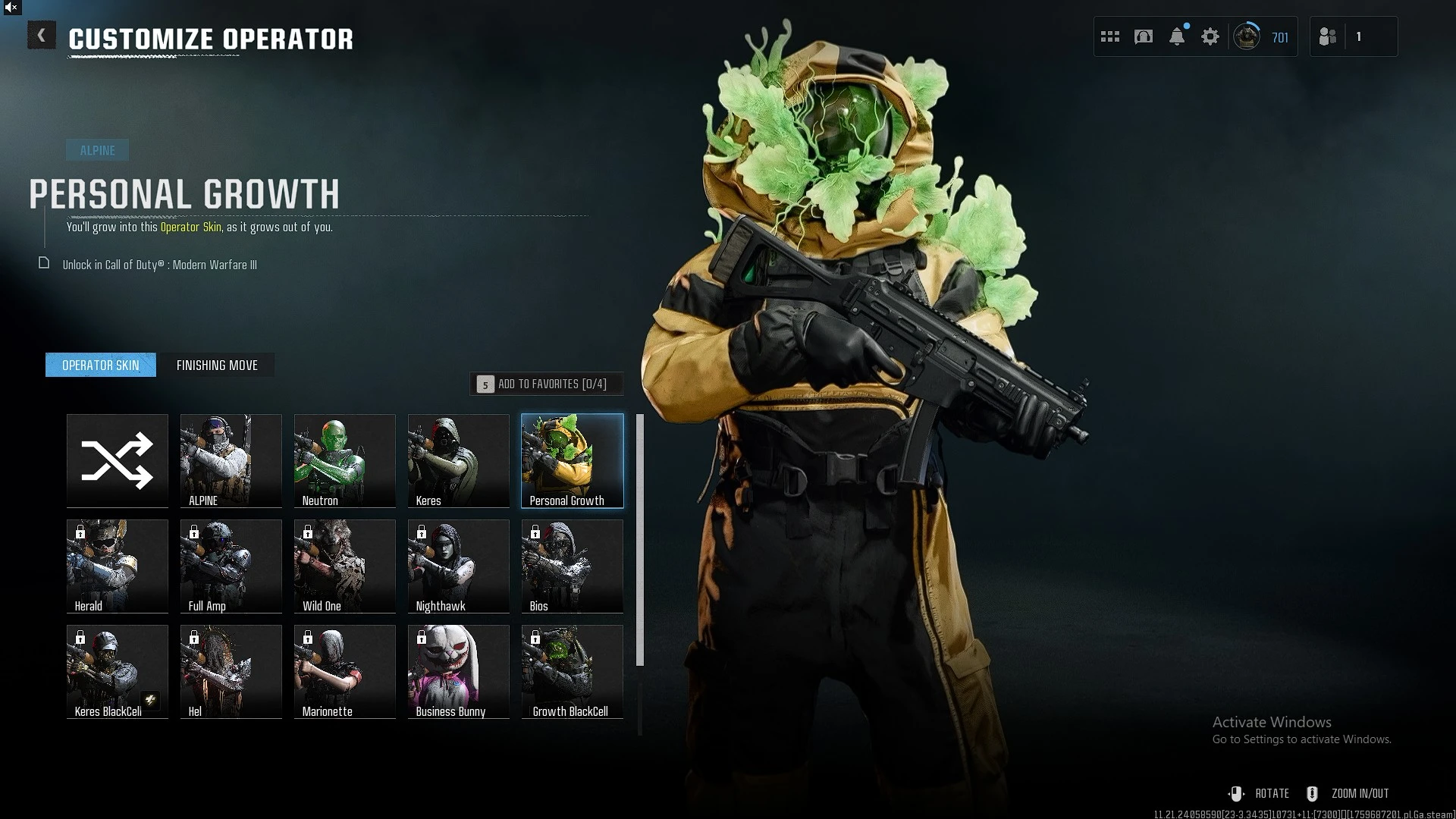View the Wild One skin
This screenshot has height=819, width=1456.
(x=345, y=566)
